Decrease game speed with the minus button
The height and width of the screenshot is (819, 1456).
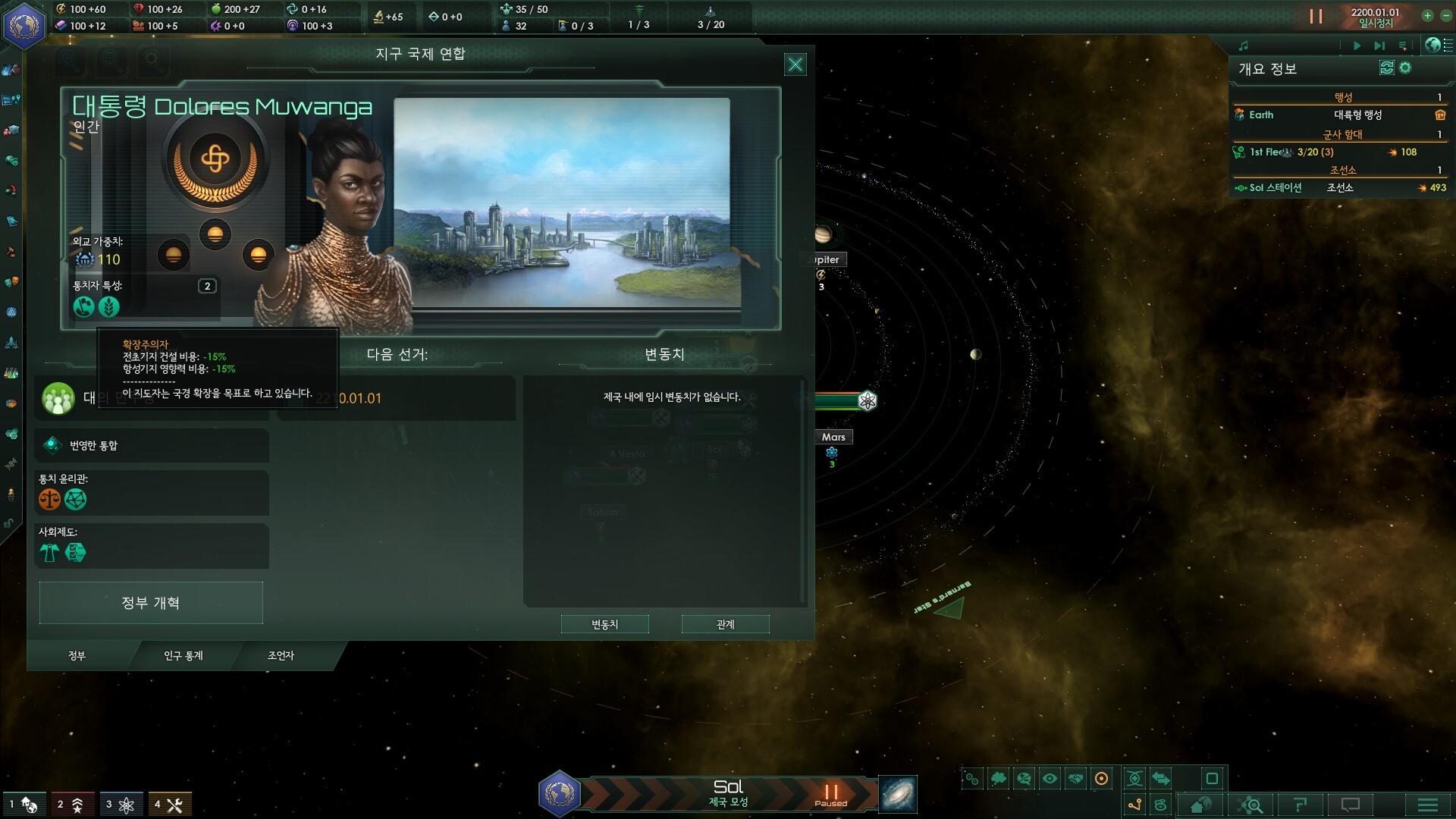point(1446,16)
